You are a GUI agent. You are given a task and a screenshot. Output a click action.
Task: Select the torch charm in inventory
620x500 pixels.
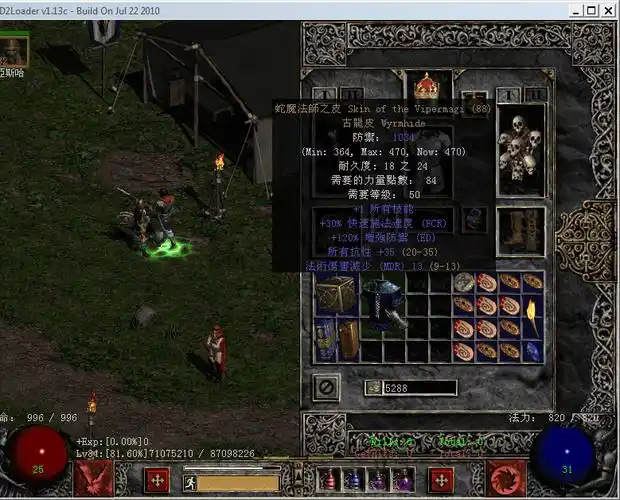tap(533, 316)
